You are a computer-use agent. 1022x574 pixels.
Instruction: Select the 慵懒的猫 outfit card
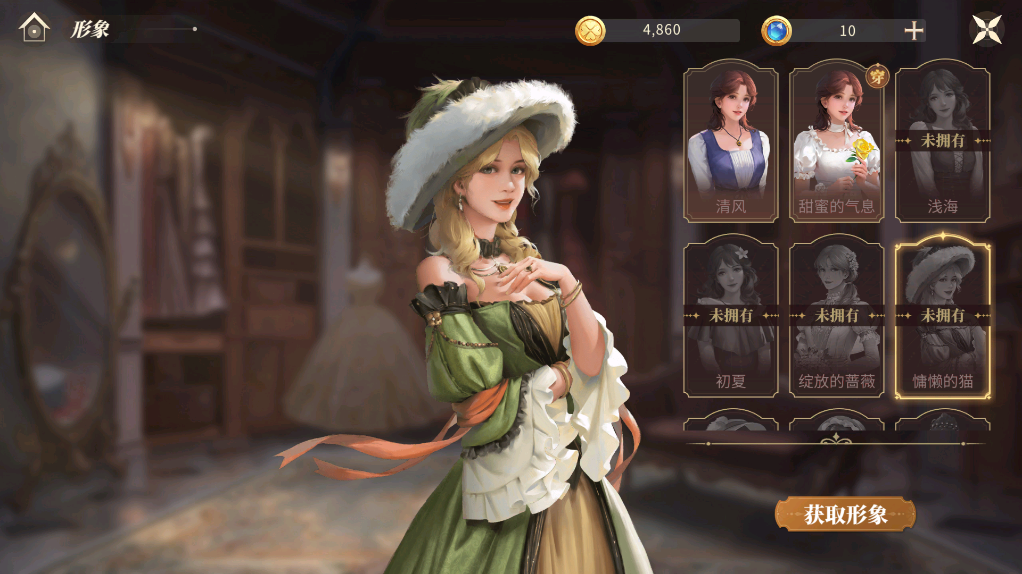pos(943,316)
